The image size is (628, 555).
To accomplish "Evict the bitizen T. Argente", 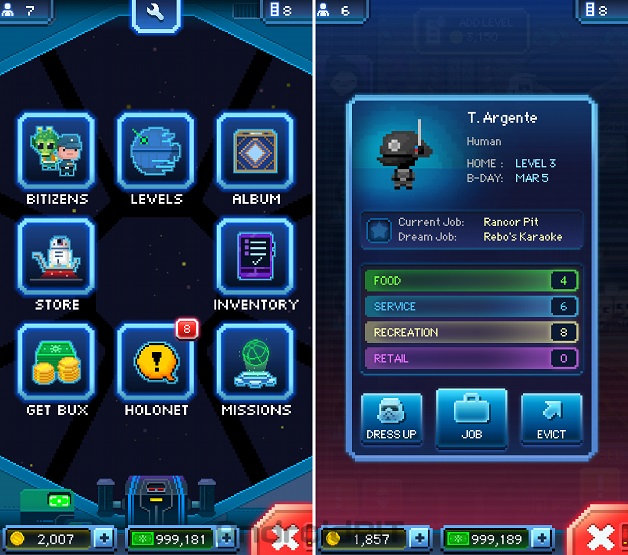I will point(551,417).
